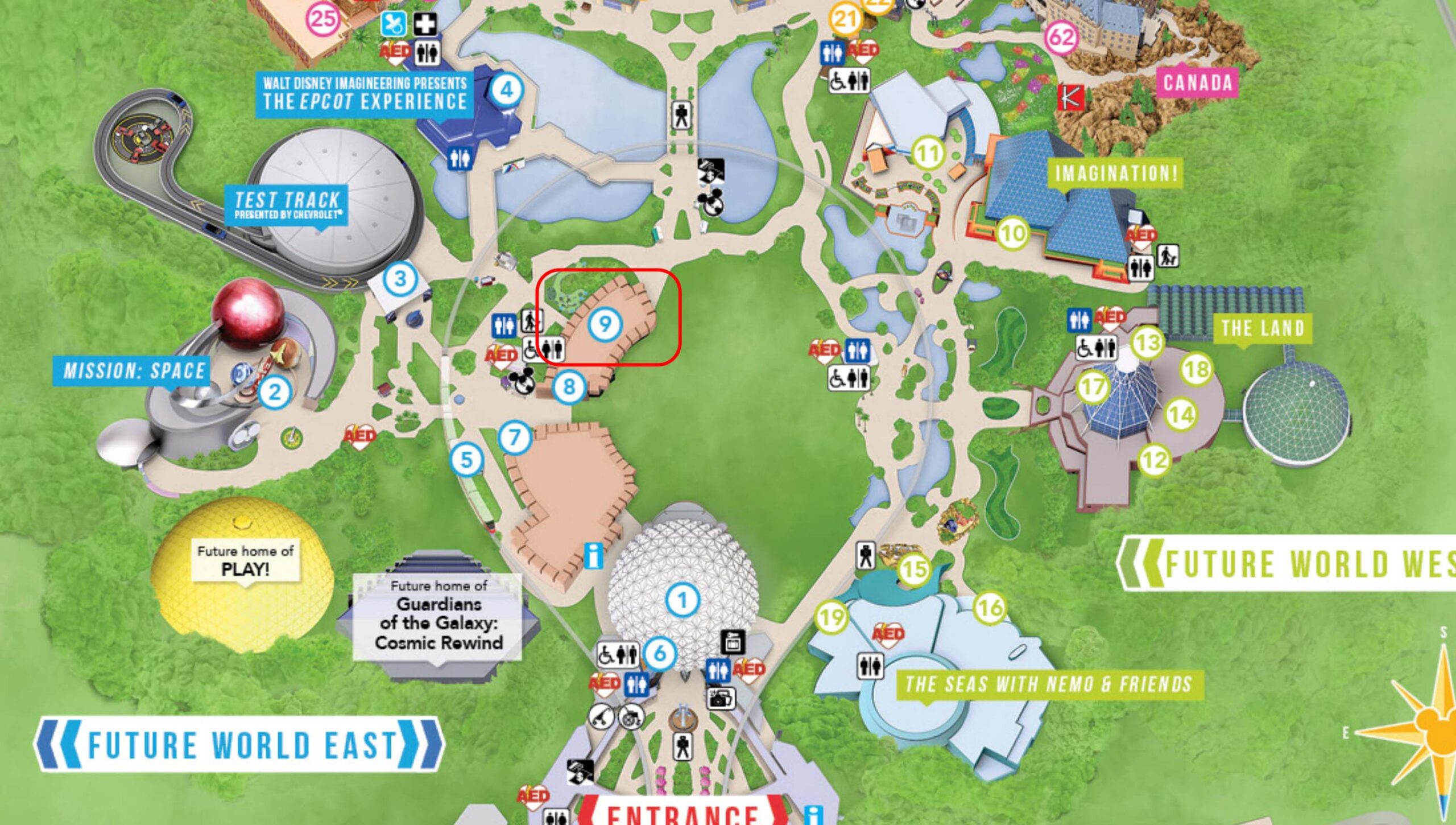Open the Future home of PLAY! tag
The height and width of the screenshot is (825, 1456).
pos(245,560)
